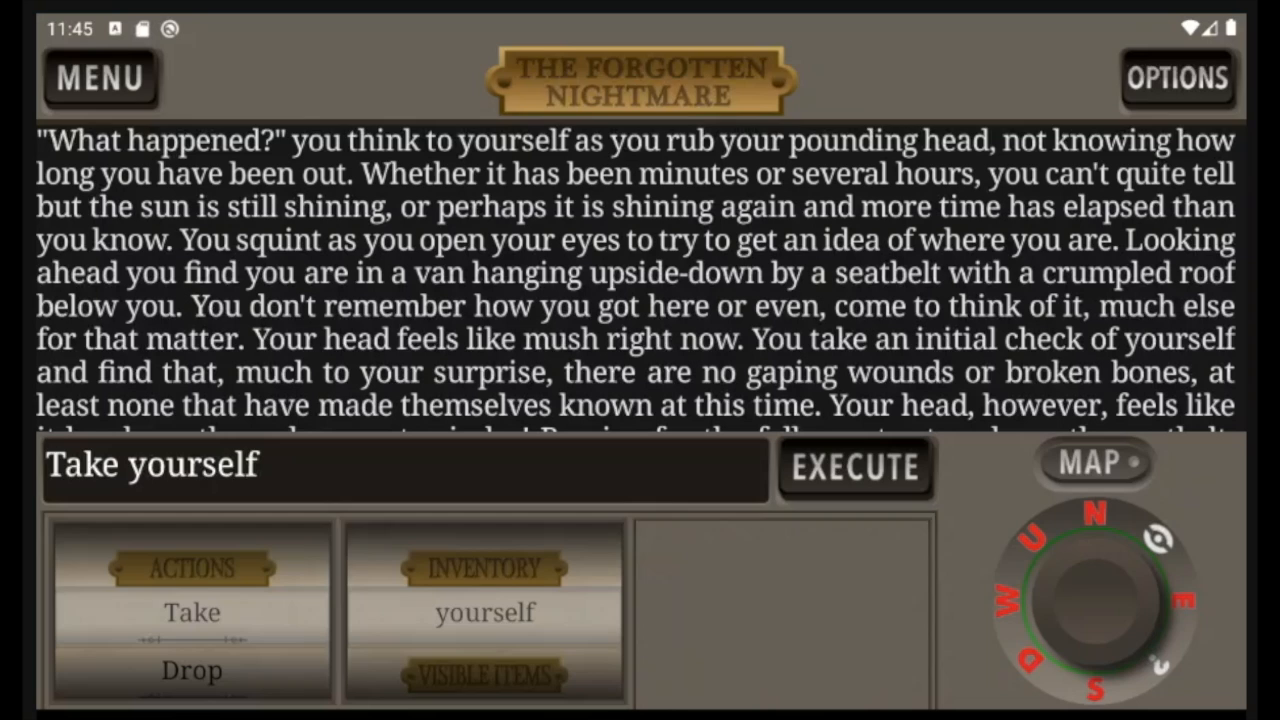1280x720 pixels.
Task: Open the MENU
Action: 99,79
